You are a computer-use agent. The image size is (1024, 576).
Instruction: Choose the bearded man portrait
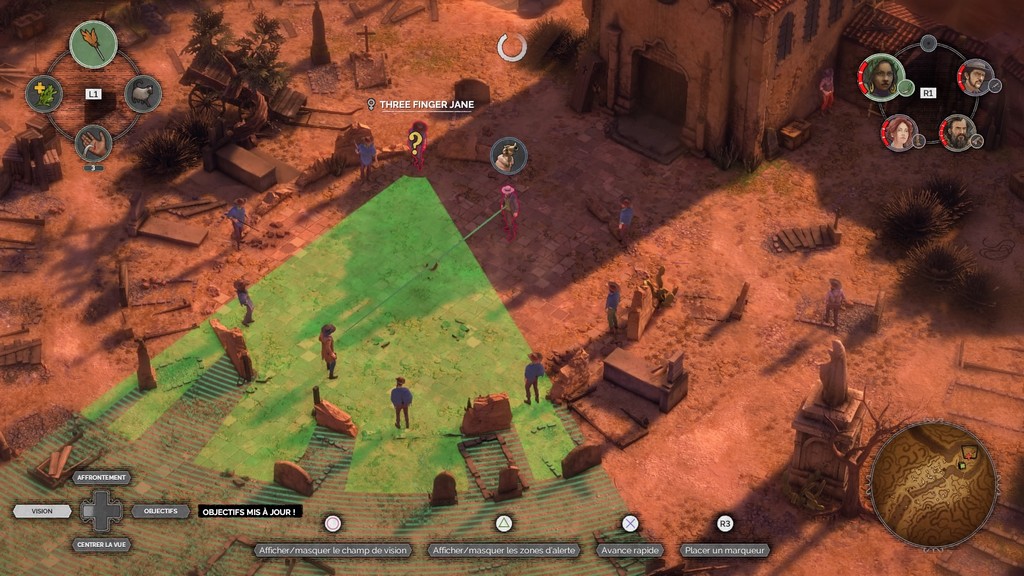(958, 132)
